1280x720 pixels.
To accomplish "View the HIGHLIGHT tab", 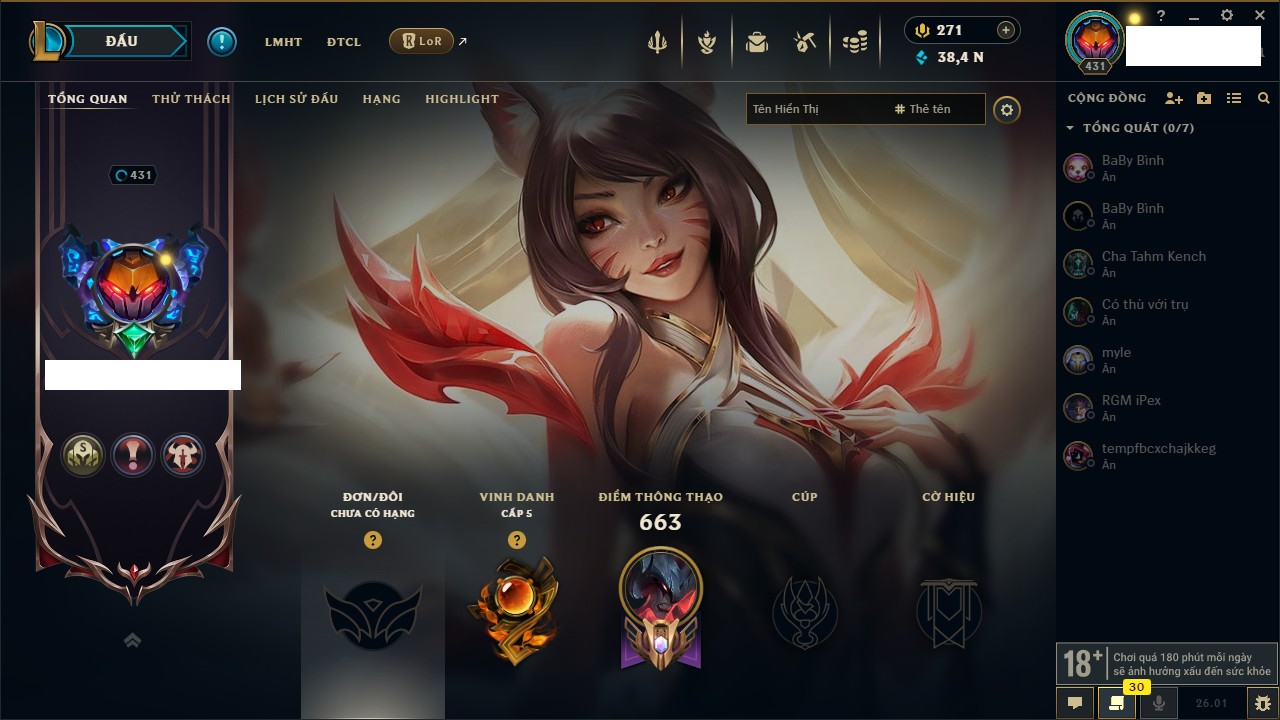I will [461, 99].
